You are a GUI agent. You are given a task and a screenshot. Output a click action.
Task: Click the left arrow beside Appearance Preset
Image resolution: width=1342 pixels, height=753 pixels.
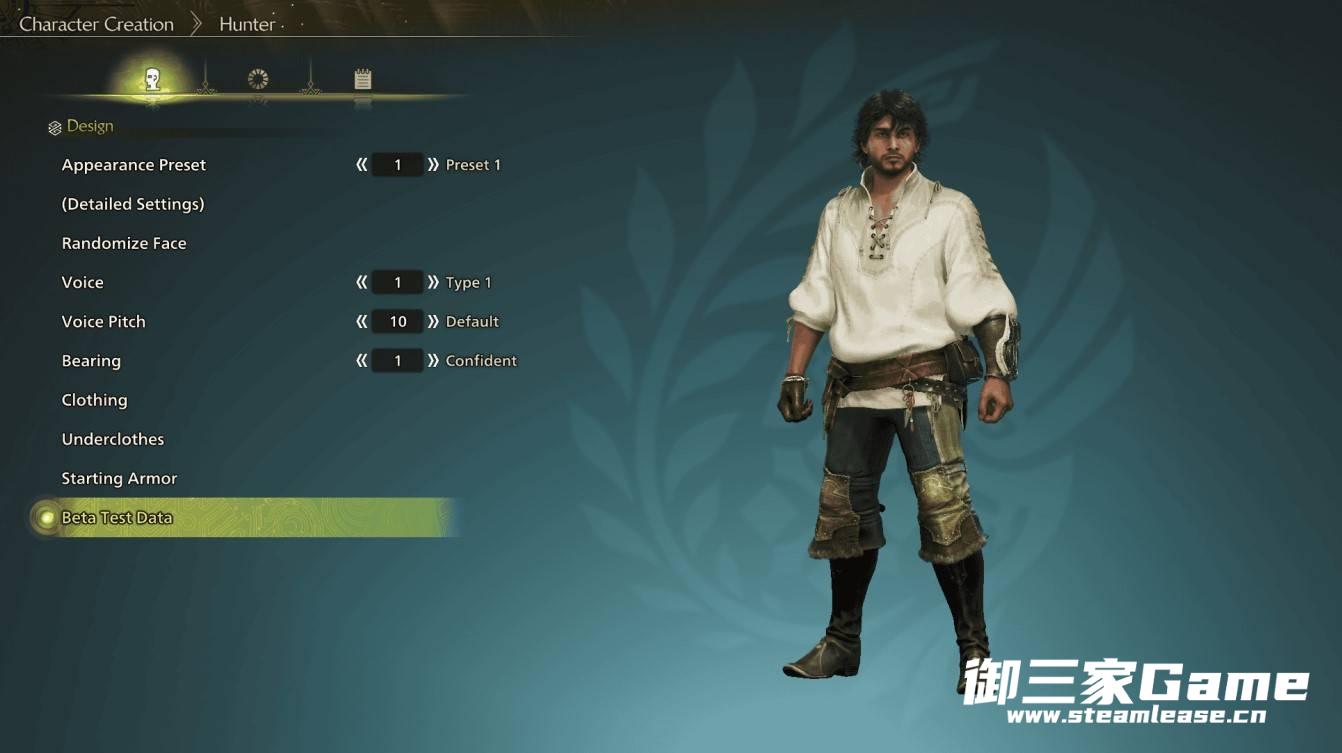[362, 165]
